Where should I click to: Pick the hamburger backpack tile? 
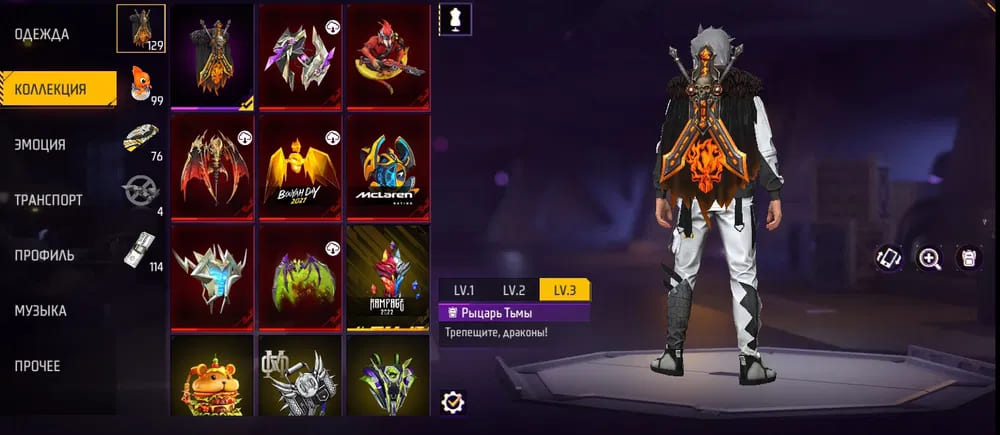point(212,376)
